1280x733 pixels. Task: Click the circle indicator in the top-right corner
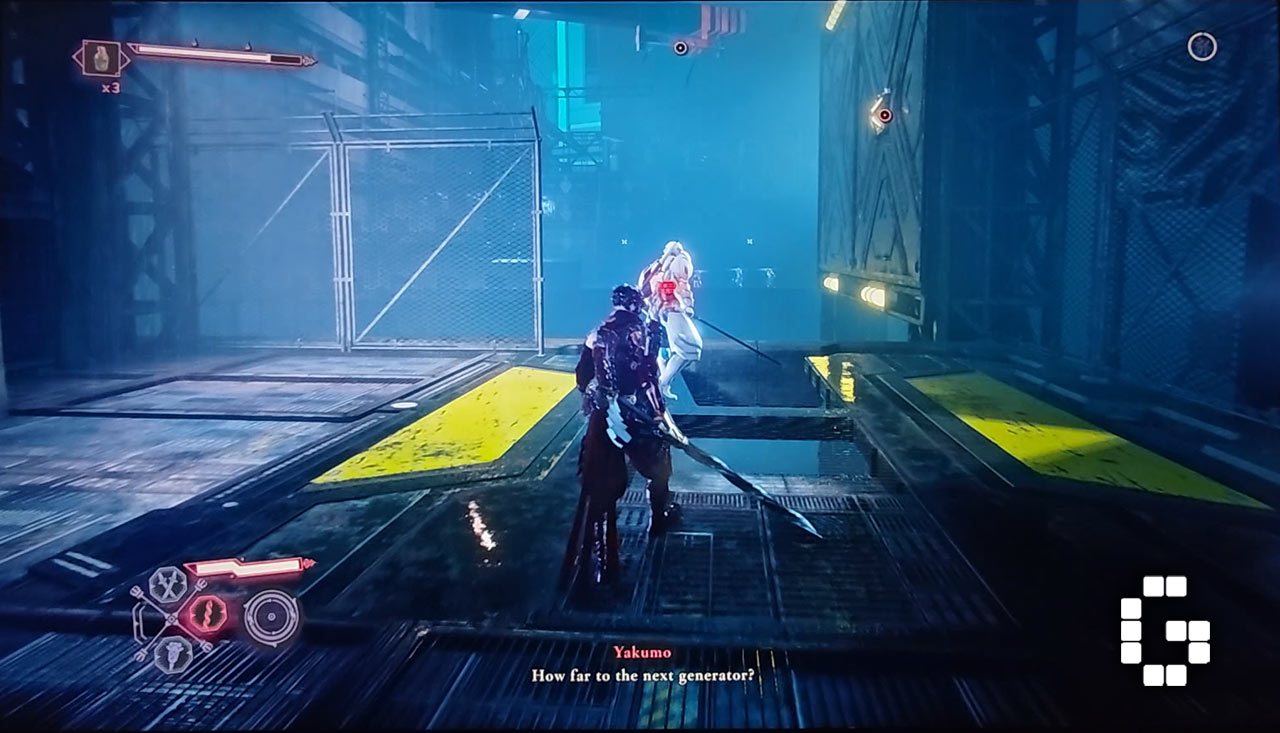[x=1202, y=46]
